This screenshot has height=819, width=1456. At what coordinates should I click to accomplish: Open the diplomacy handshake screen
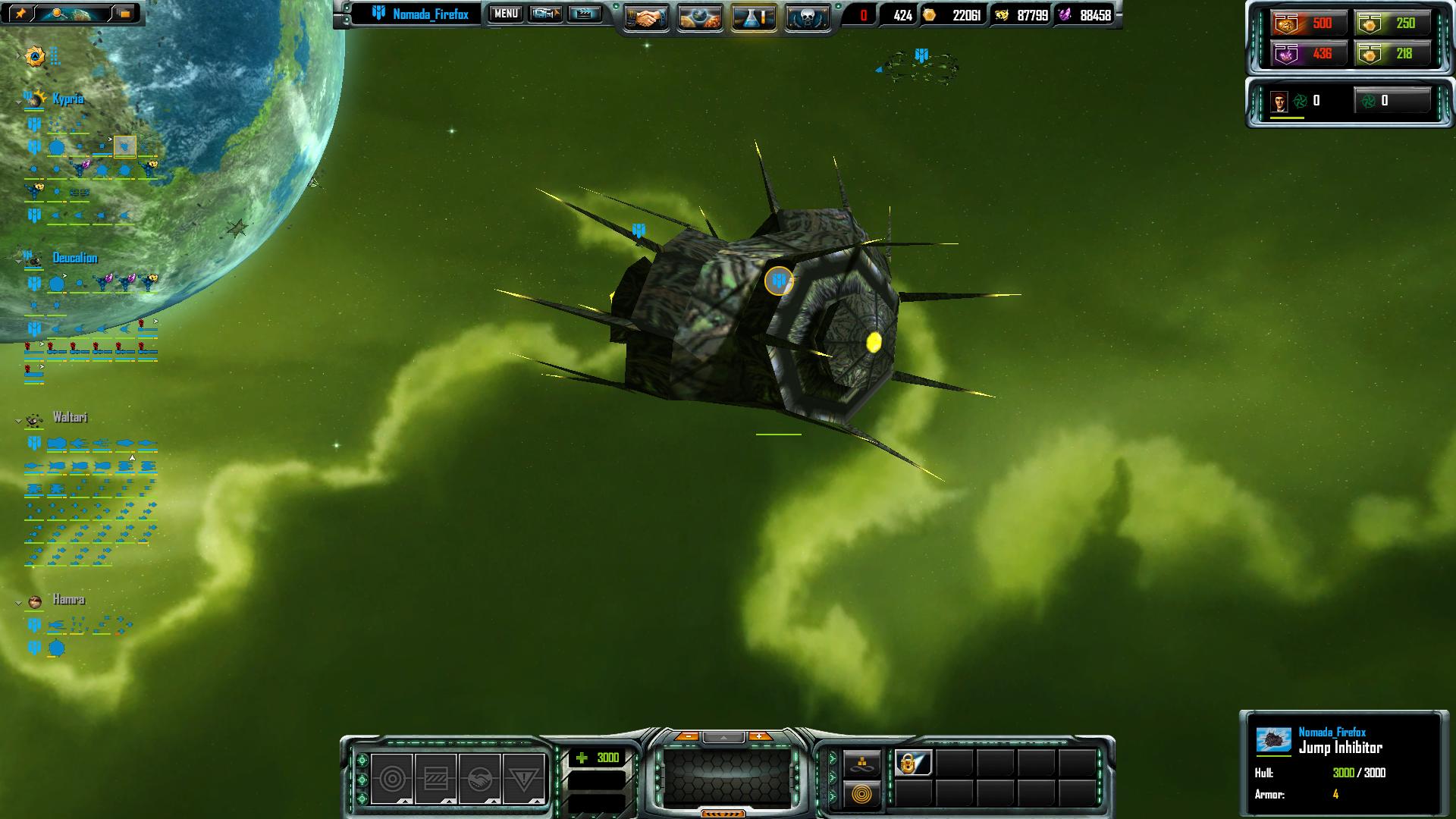pyautogui.click(x=645, y=17)
